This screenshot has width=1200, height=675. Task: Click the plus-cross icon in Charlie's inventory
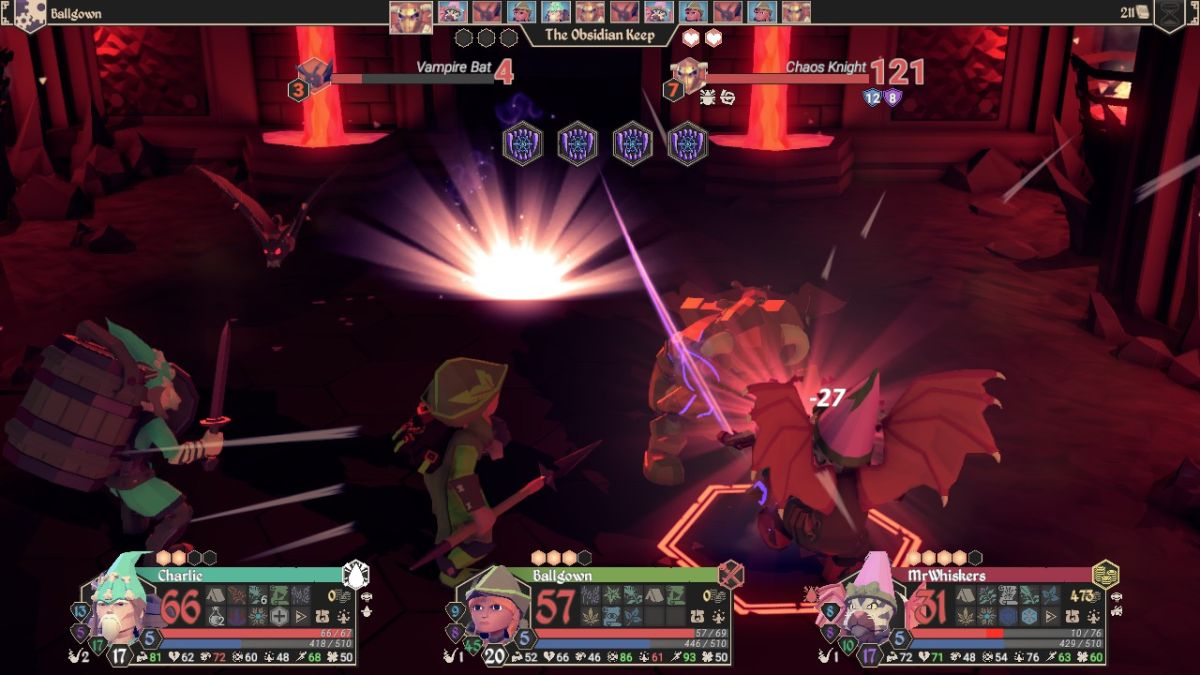279,616
